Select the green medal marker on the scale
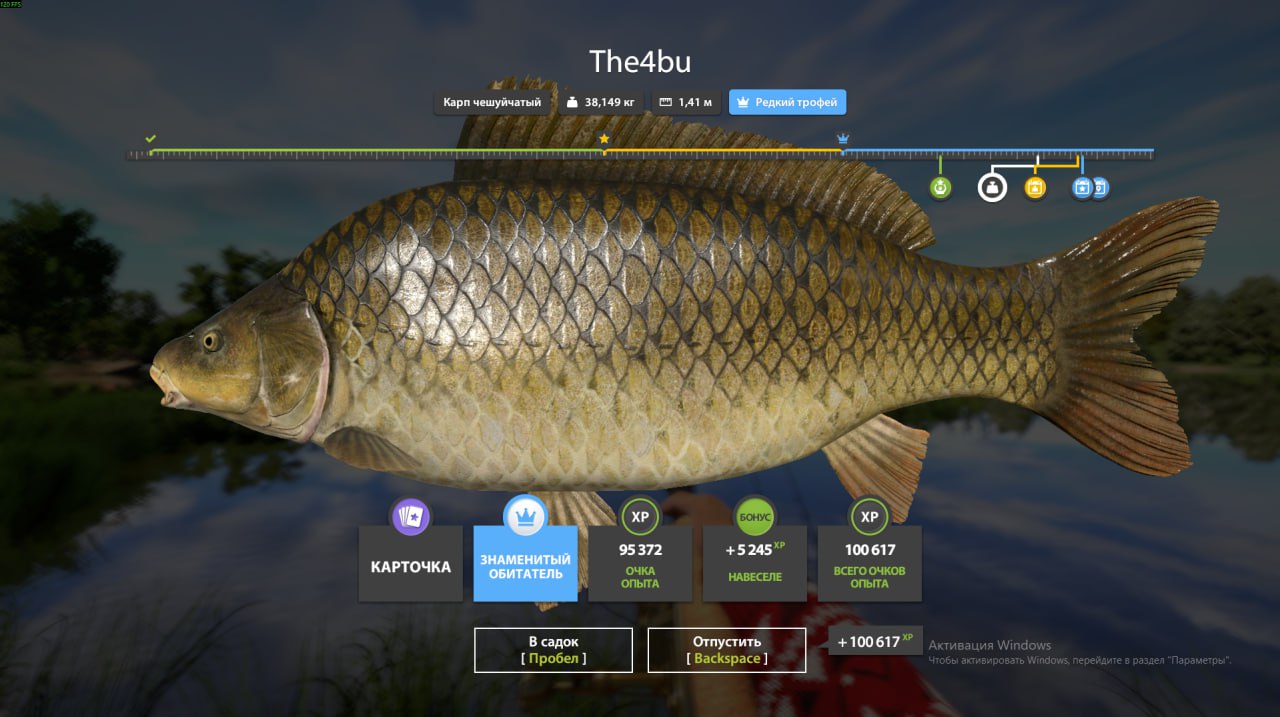1280x717 pixels. tap(940, 187)
